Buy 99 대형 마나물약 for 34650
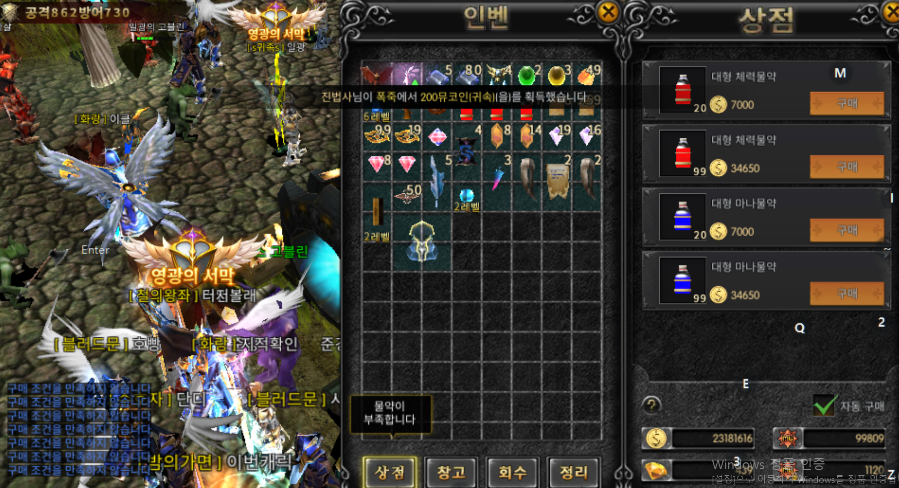The width and height of the screenshot is (899, 488). click(846, 294)
